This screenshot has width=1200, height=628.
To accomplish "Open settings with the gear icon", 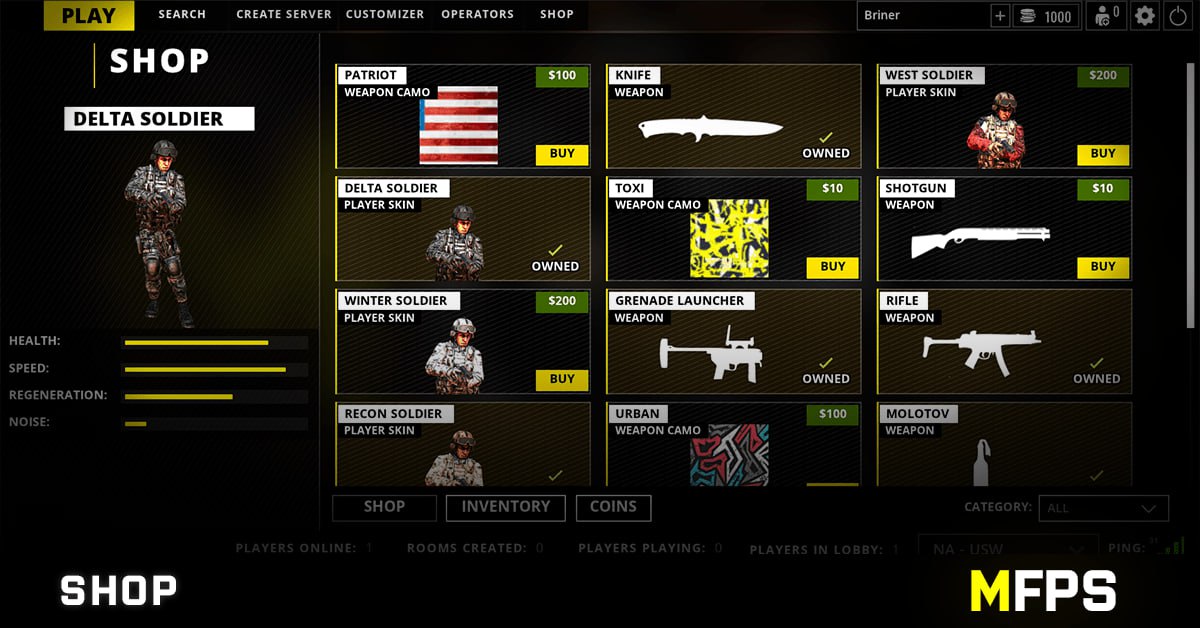I will point(1145,16).
